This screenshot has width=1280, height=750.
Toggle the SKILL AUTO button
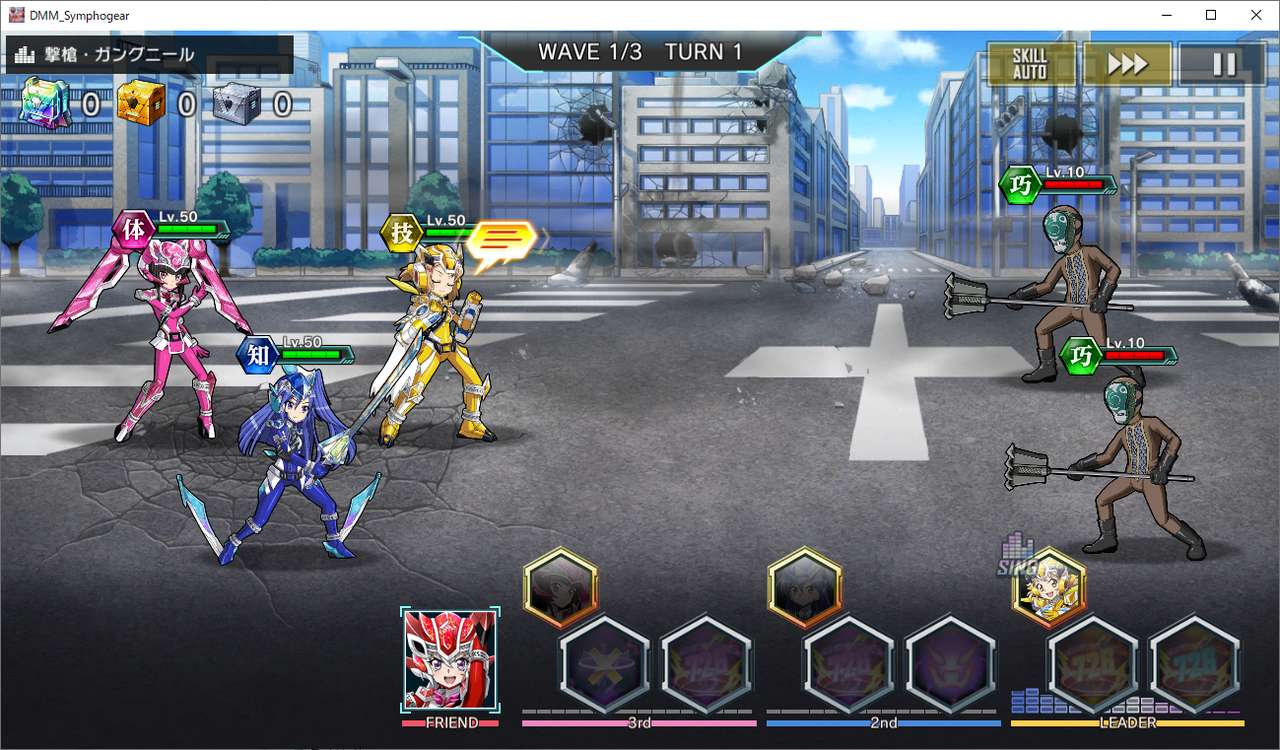click(x=1030, y=64)
